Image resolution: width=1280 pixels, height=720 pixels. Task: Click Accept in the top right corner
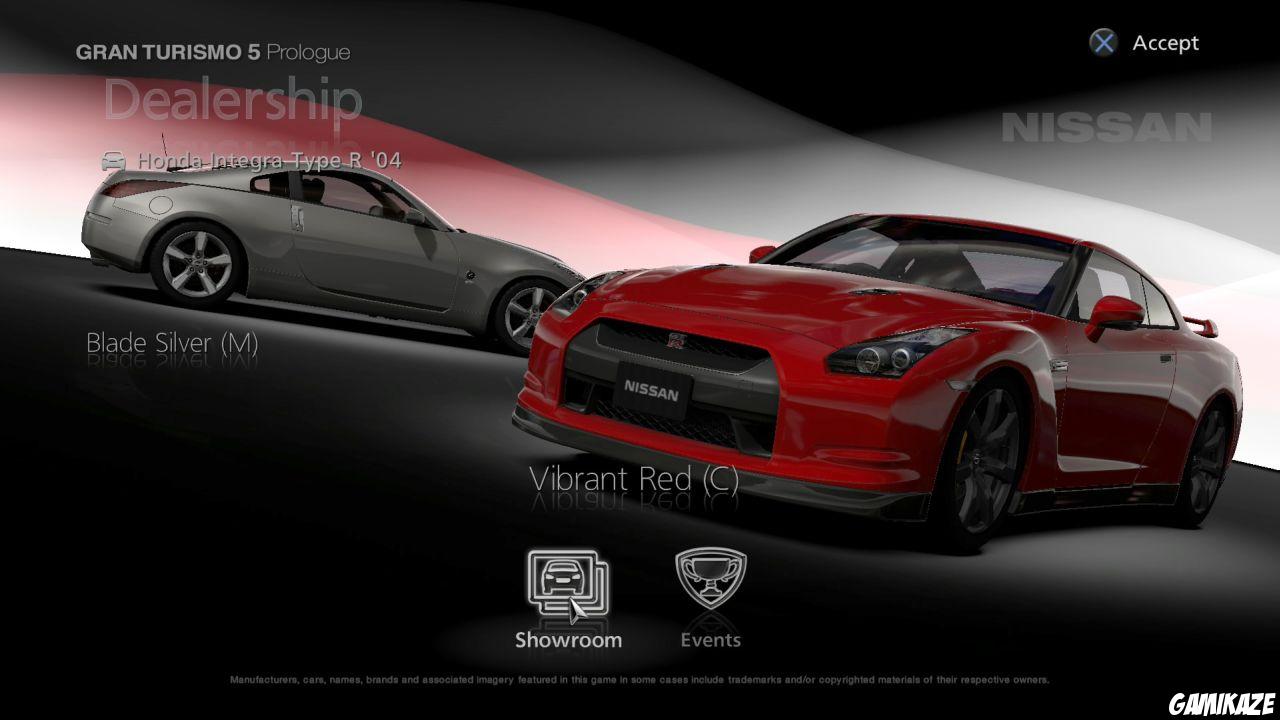tap(1144, 43)
